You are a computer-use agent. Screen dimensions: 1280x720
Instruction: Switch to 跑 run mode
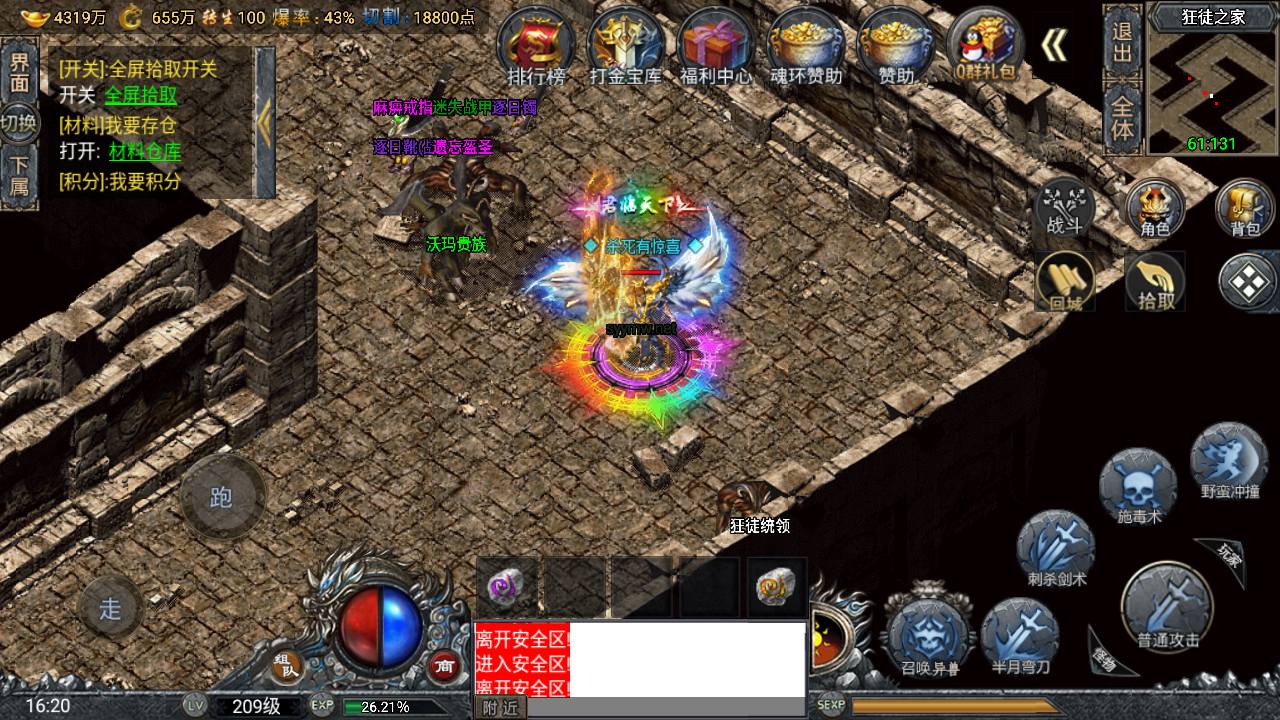[x=222, y=497]
